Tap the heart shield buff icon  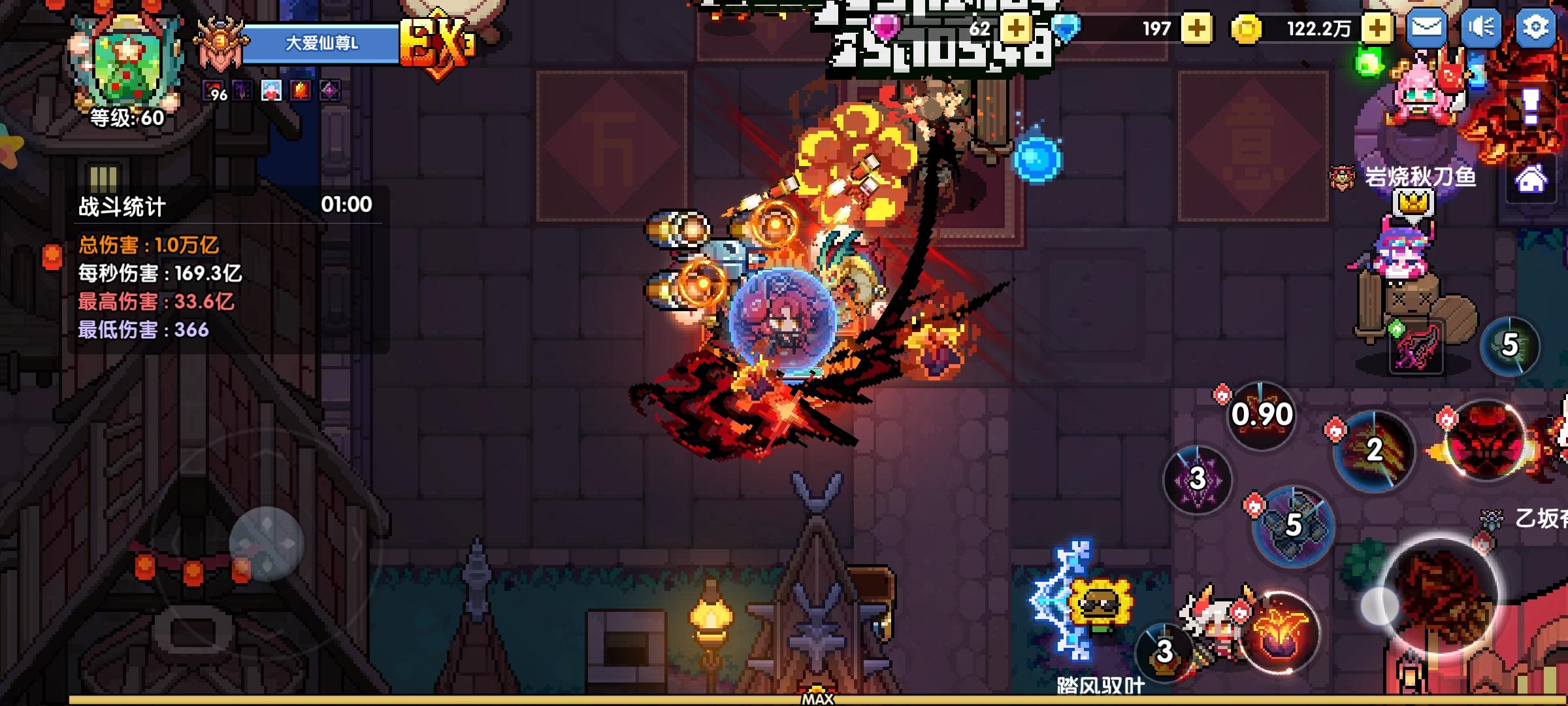(270, 90)
